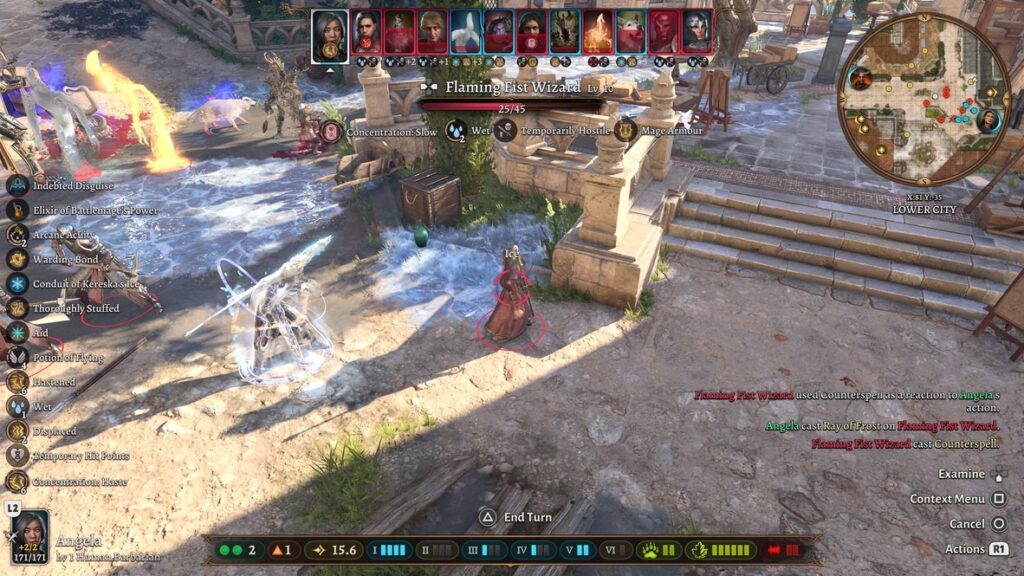Image resolution: width=1024 pixels, height=576 pixels.
Task: Click the Concentration: Slow condition icon
Action: tap(331, 130)
